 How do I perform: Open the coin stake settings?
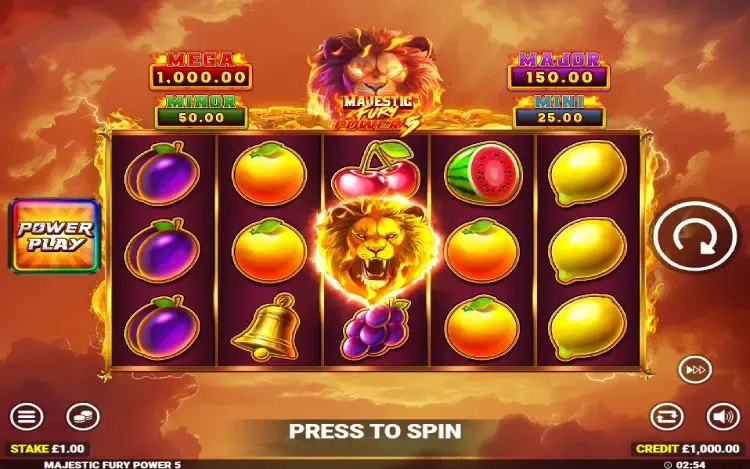[83, 416]
